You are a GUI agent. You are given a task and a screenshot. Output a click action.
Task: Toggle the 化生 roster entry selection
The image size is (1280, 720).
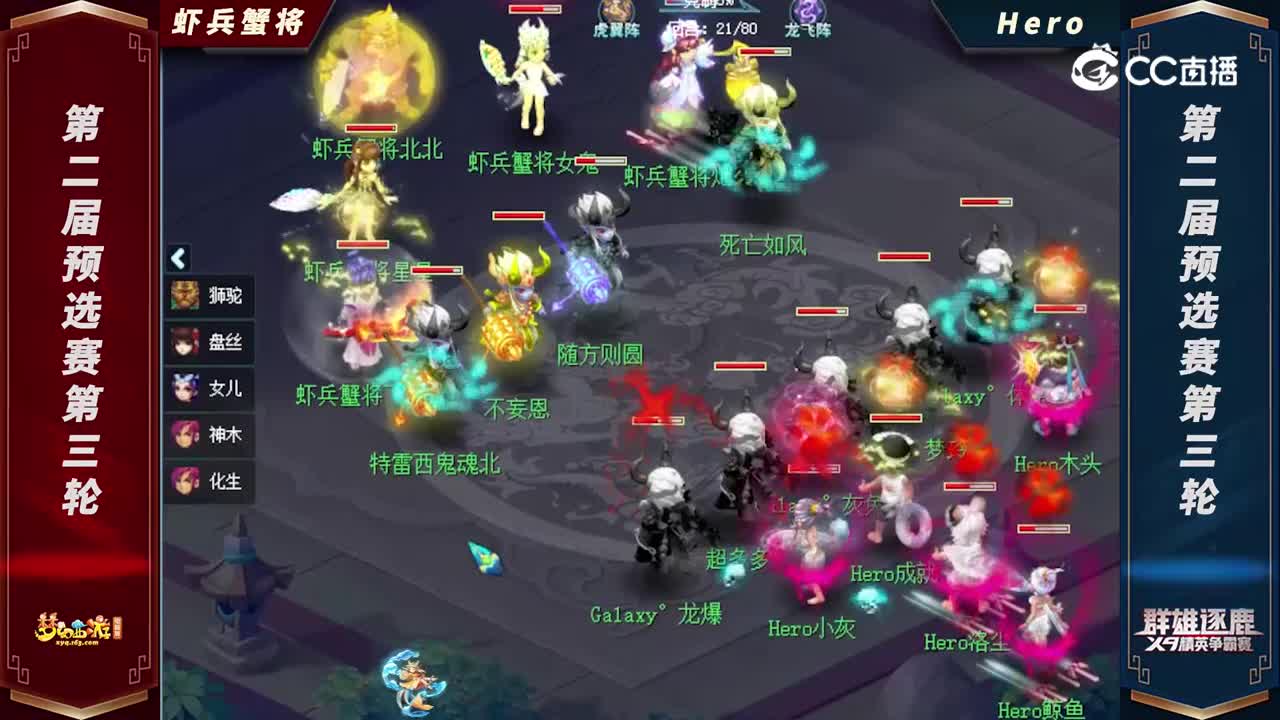[x=214, y=481]
